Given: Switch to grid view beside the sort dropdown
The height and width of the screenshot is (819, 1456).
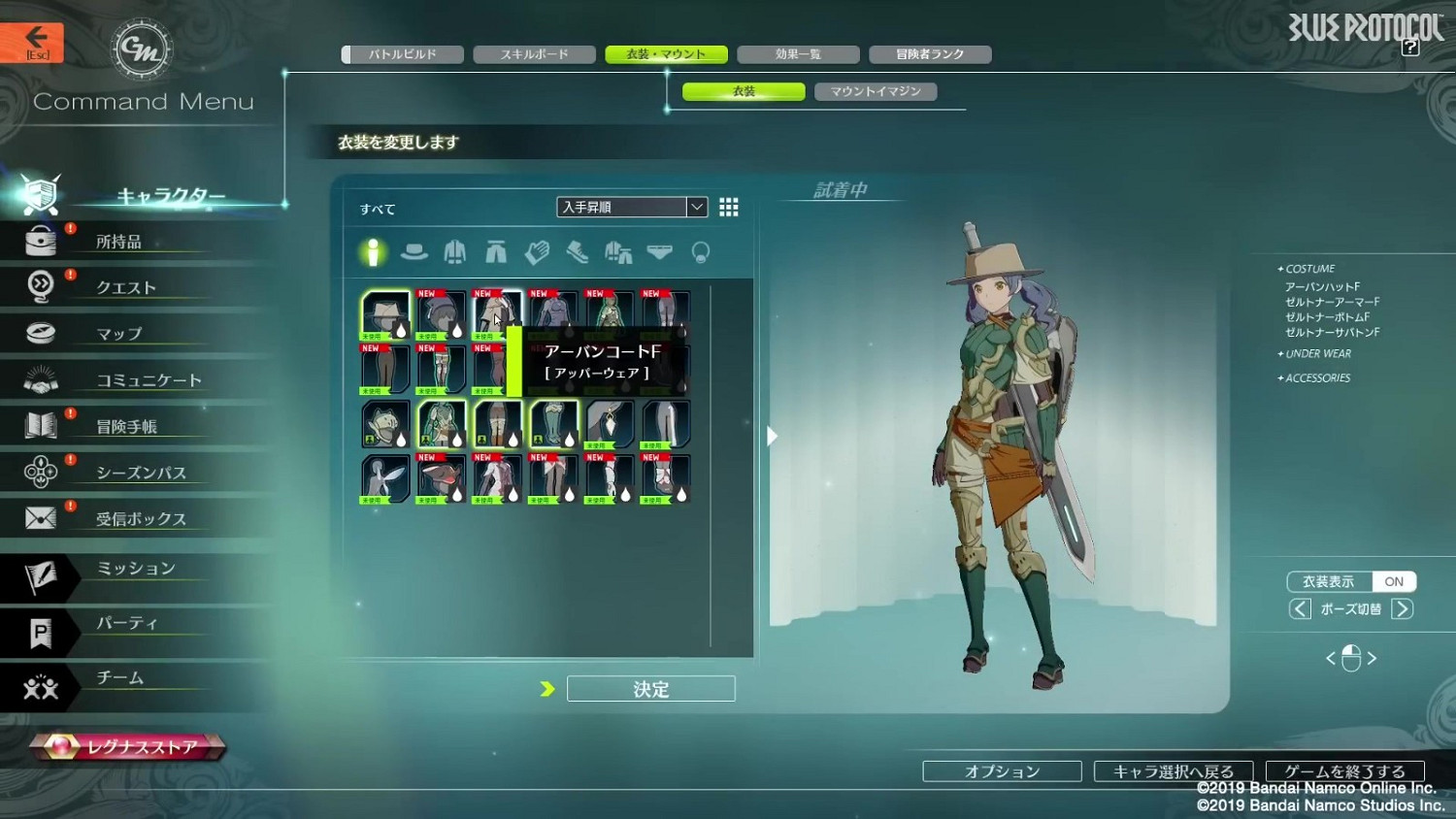Looking at the screenshot, I should coord(729,207).
